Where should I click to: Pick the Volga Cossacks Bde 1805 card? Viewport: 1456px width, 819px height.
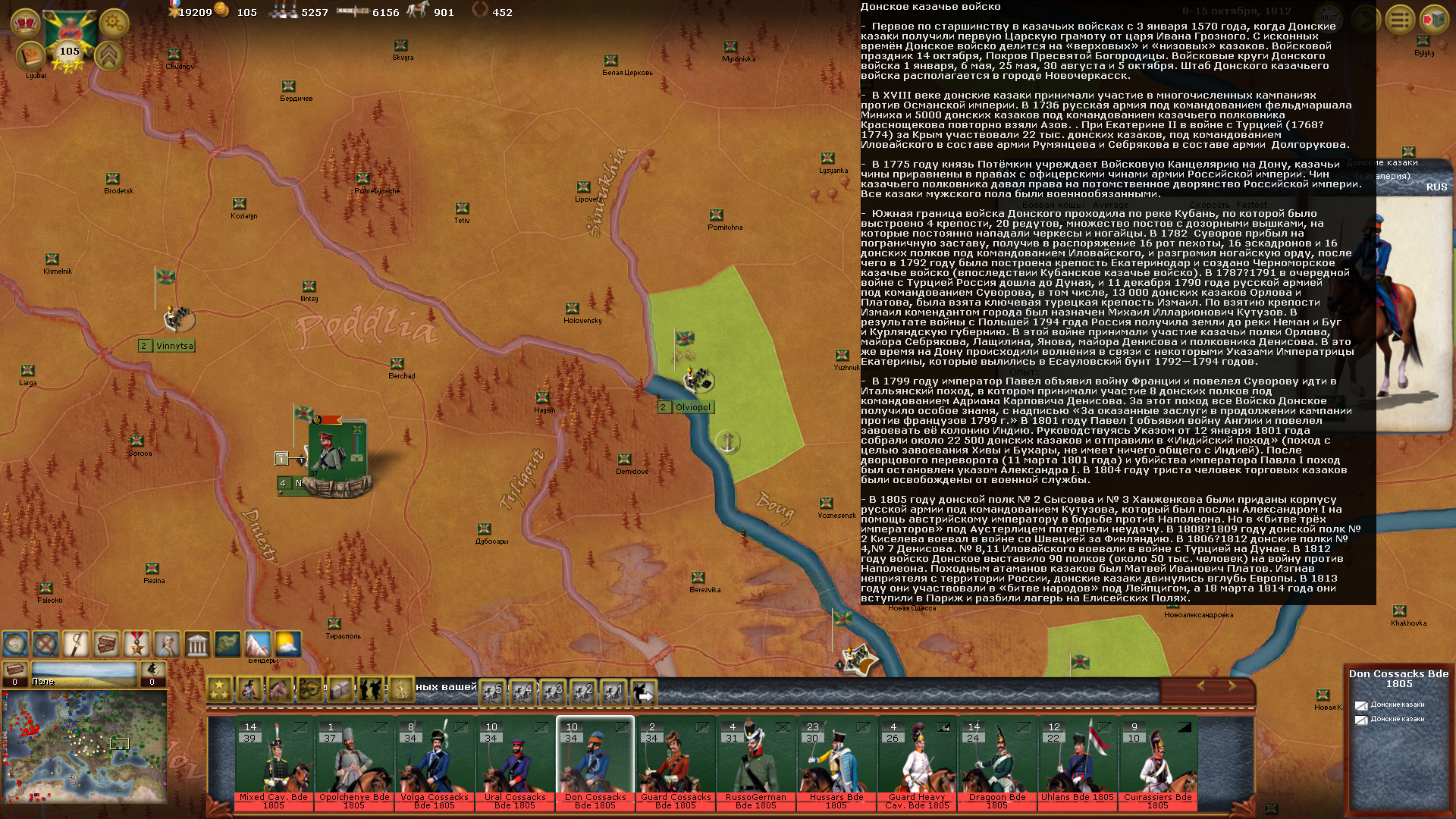(434, 762)
